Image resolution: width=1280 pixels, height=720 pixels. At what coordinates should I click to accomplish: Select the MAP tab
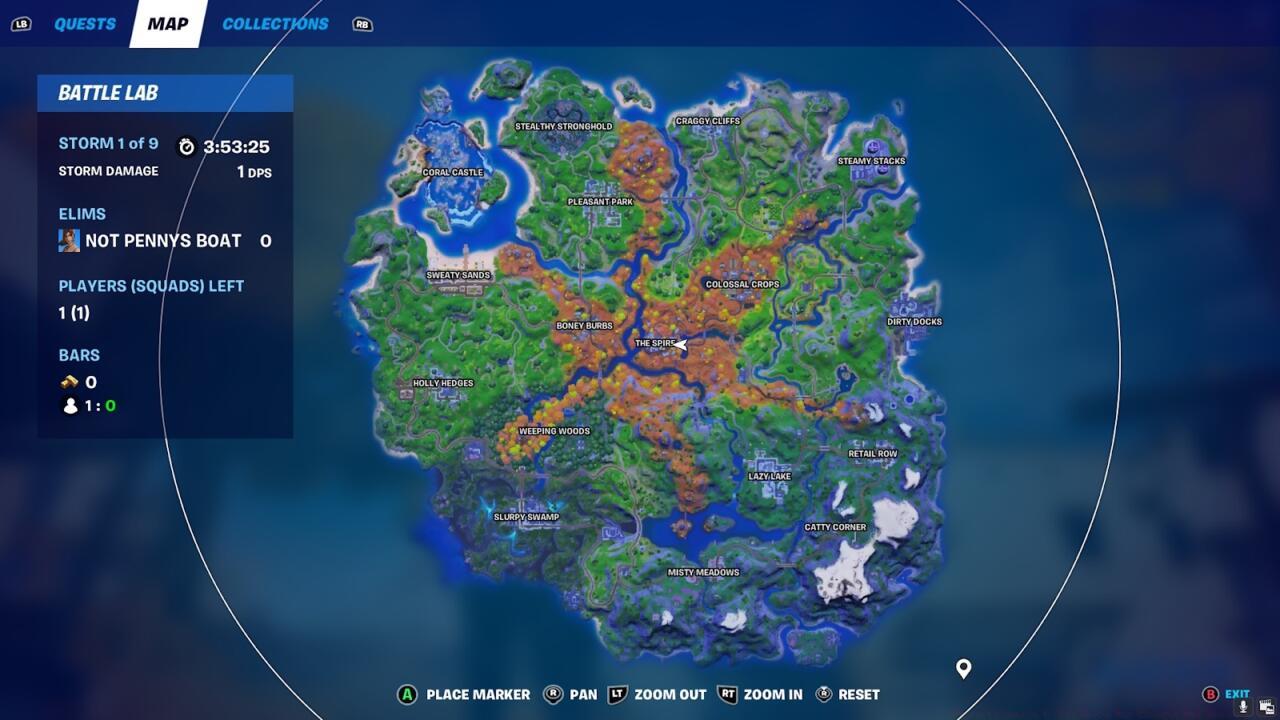(166, 23)
